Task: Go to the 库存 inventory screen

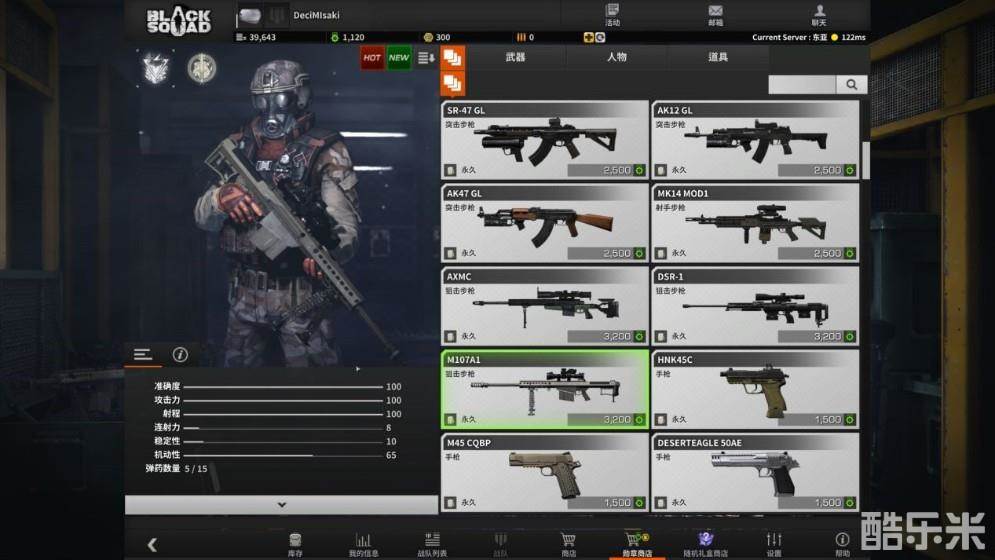Action: pos(295,543)
